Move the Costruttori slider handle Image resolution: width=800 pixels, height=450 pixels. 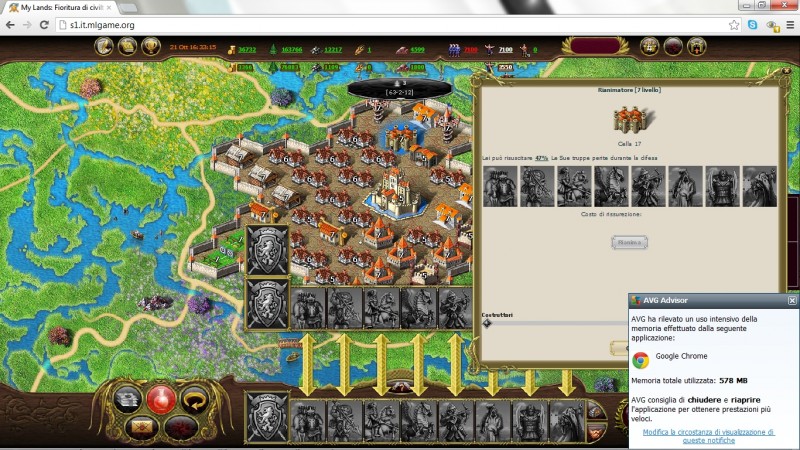tap(487, 323)
